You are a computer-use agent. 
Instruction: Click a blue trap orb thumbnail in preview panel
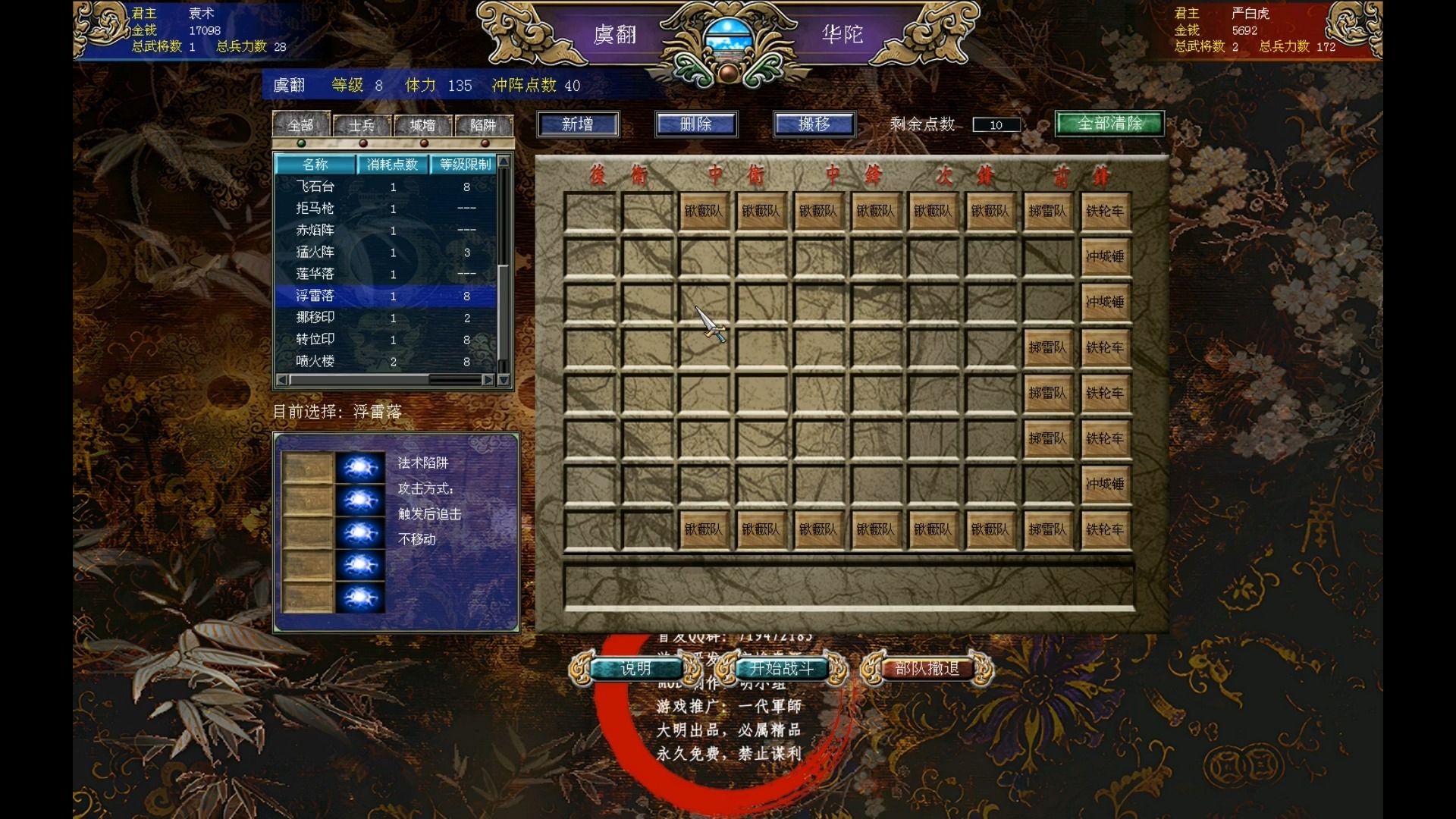coord(360,468)
